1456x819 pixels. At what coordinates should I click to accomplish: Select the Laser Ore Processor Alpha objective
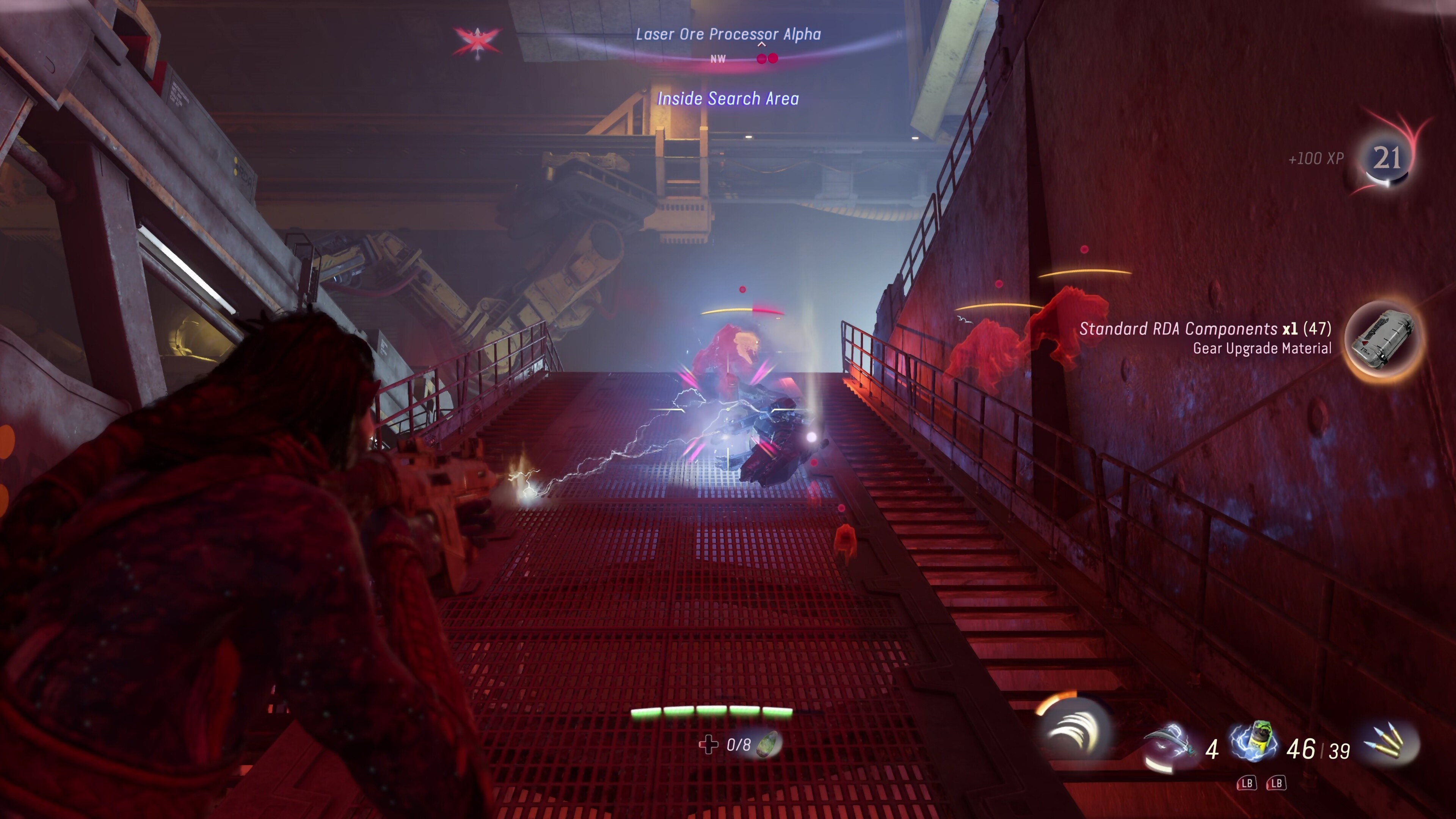click(728, 35)
